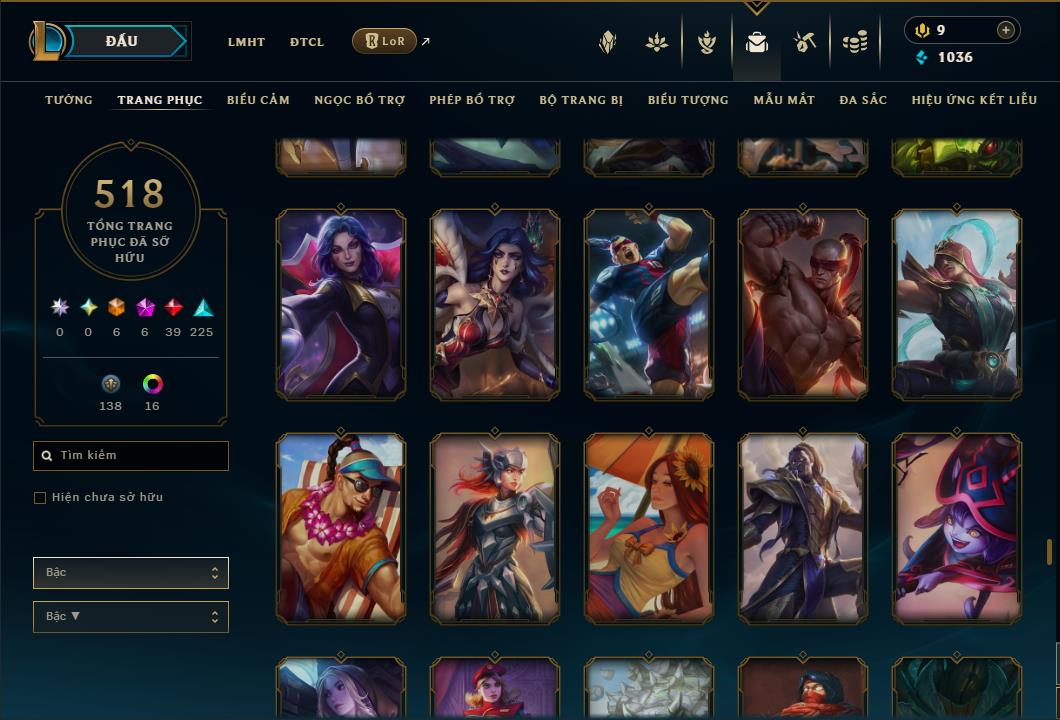Switch to the TƯỚNG tab
The width and height of the screenshot is (1060, 720).
[x=69, y=100]
